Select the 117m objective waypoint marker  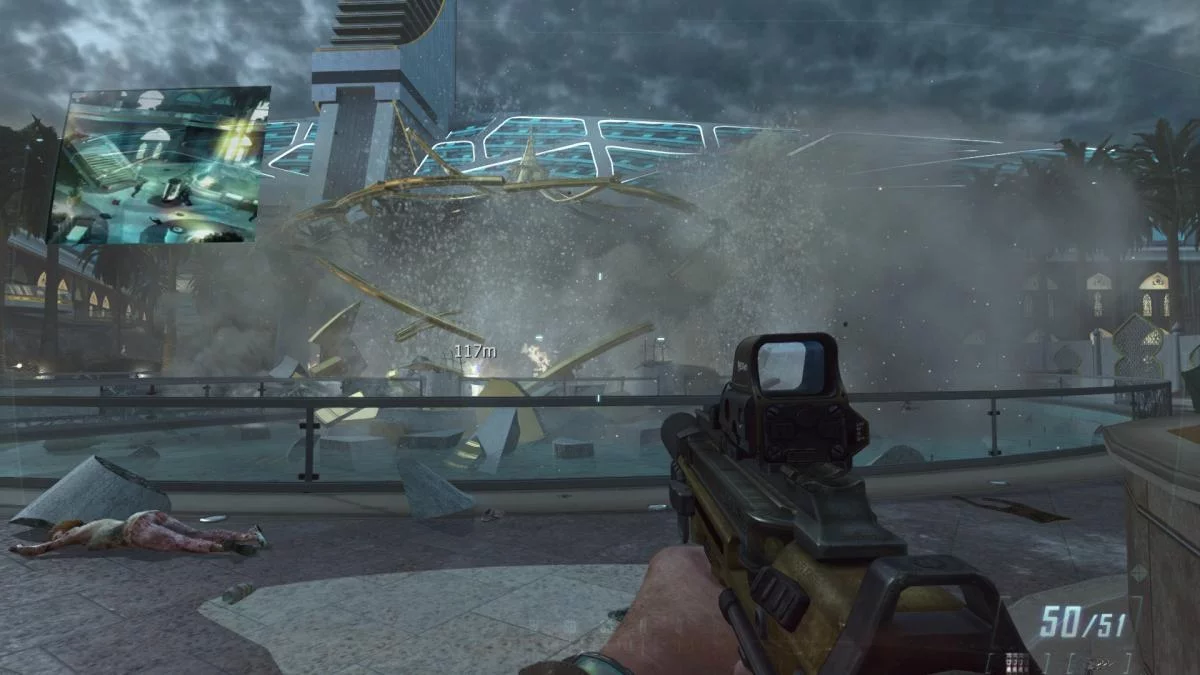[x=474, y=352]
